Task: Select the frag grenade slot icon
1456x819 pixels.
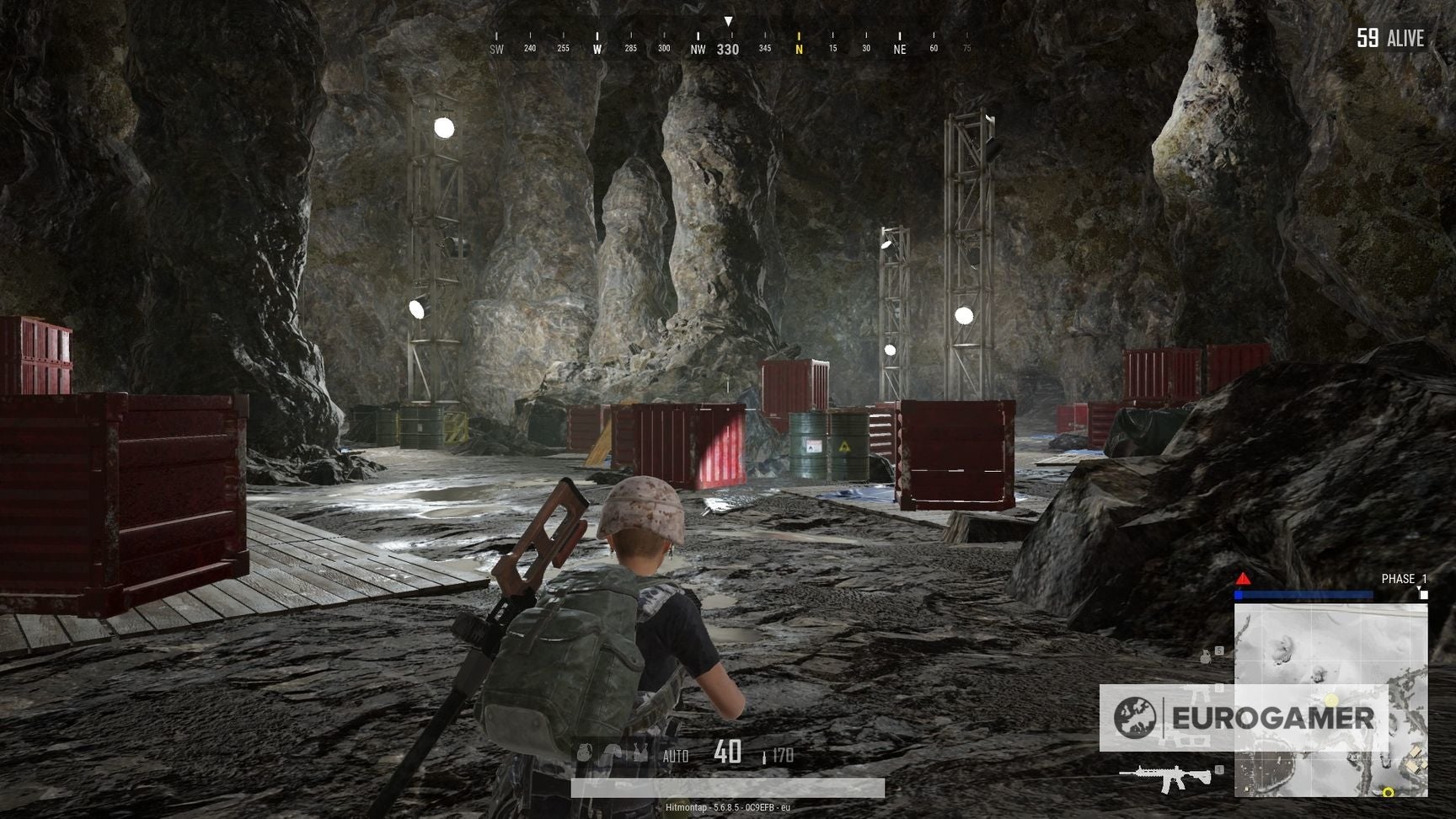Action: (584, 752)
